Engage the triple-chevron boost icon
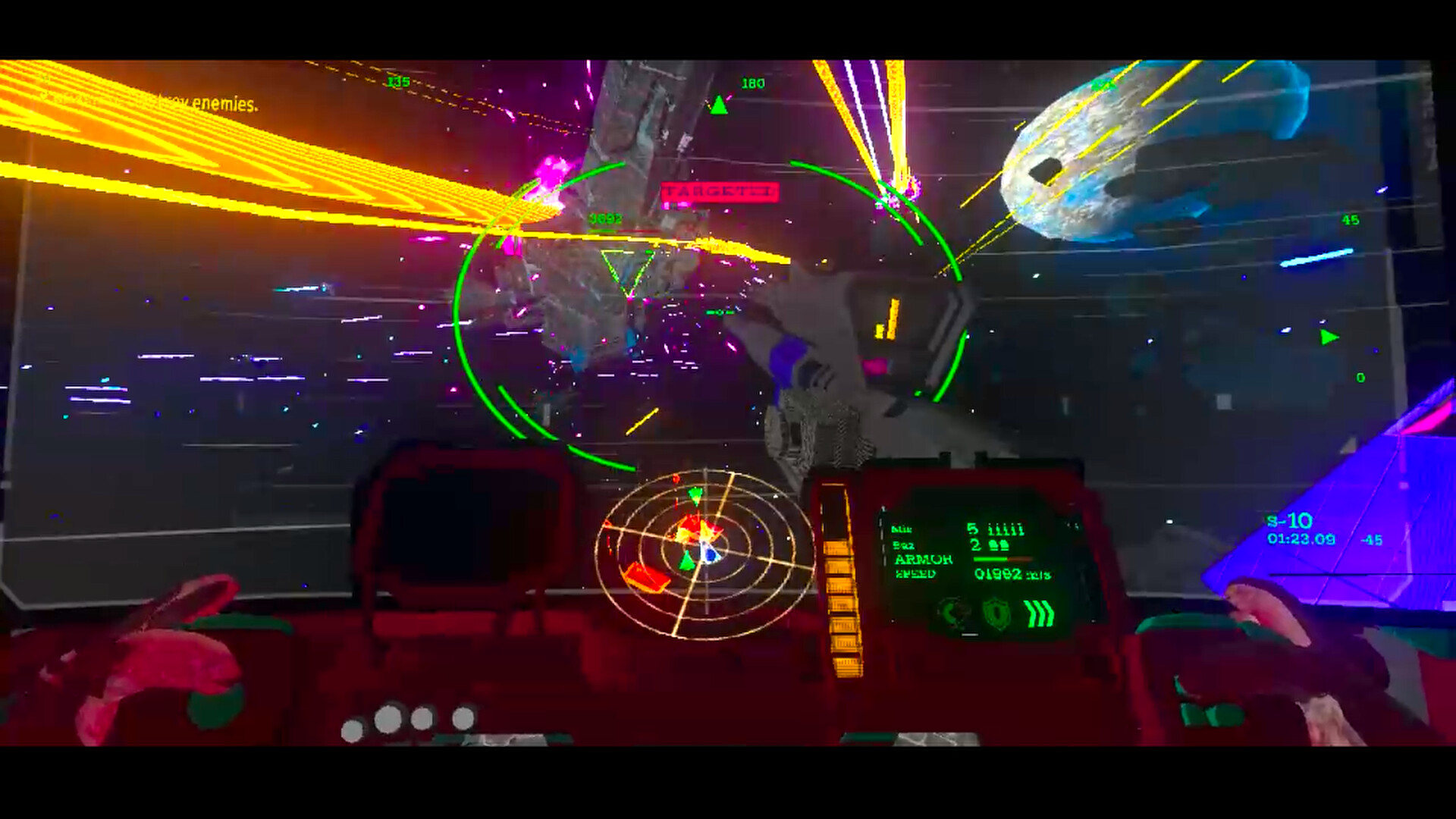 click(x=1039, y=613)
